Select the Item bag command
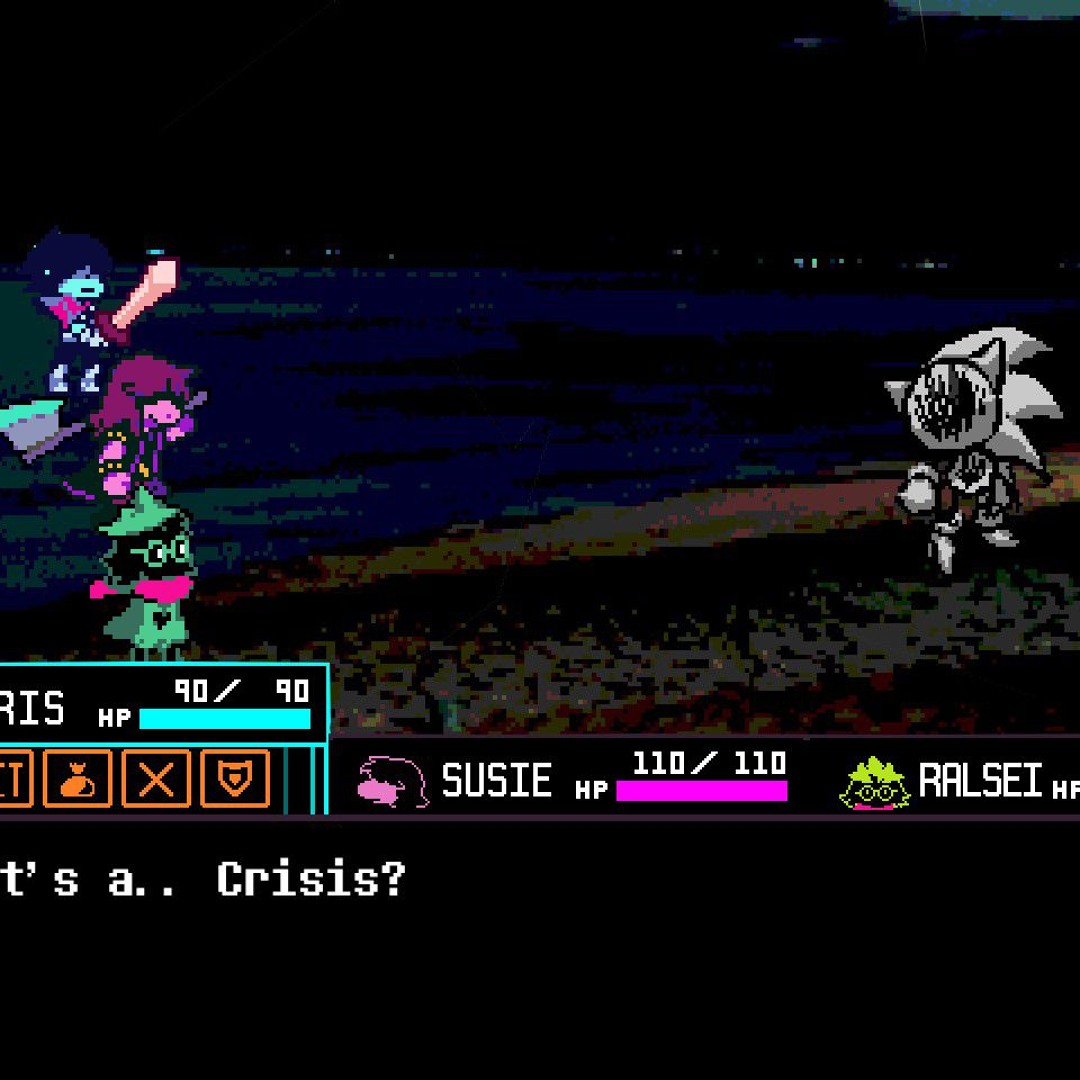 [77, 778]
